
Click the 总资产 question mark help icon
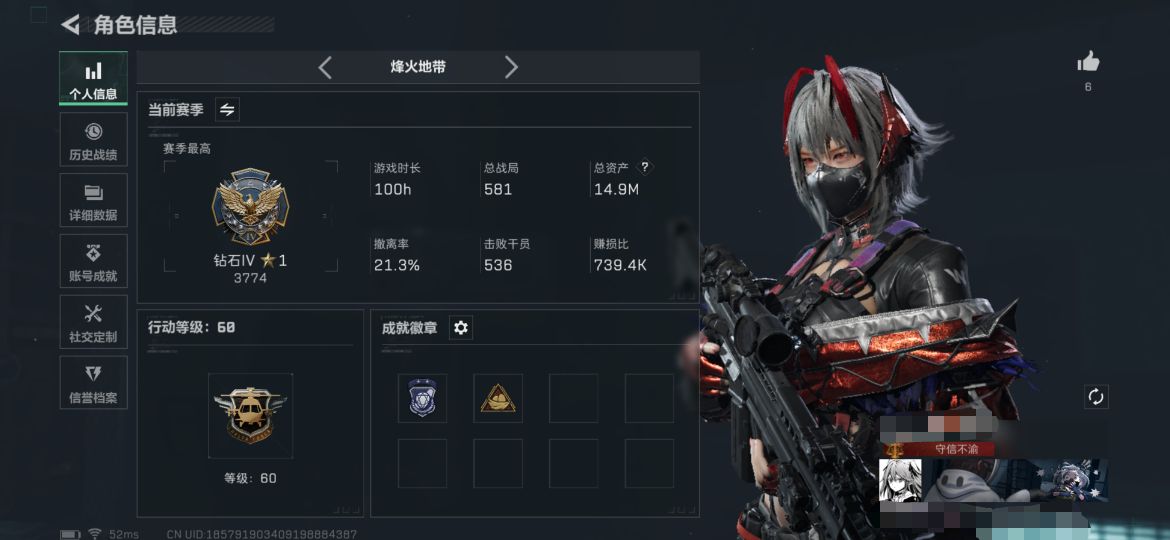645,168
